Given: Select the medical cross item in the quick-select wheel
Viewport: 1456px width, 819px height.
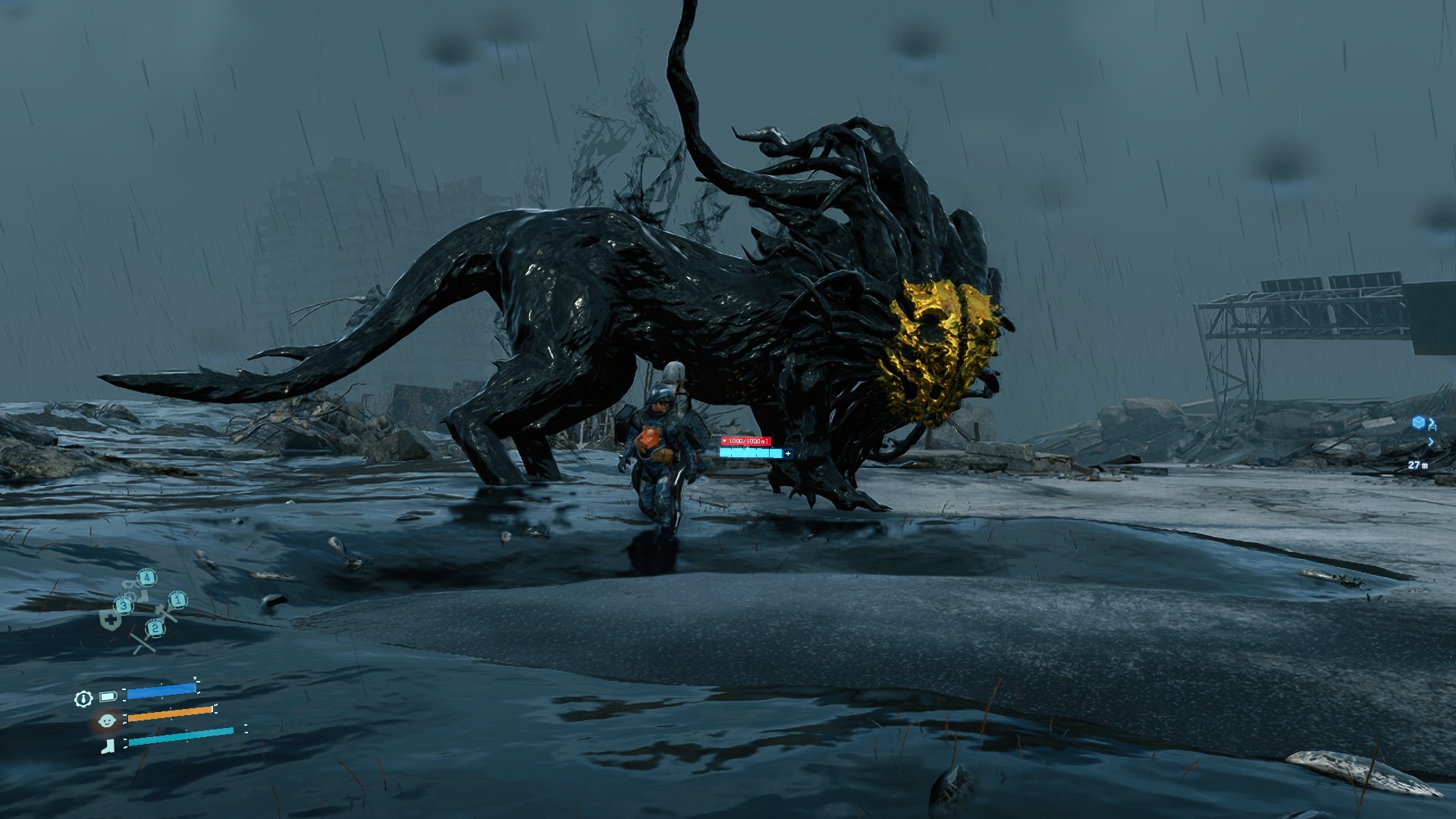Looking at the screenshot, I should coord(110,620).
